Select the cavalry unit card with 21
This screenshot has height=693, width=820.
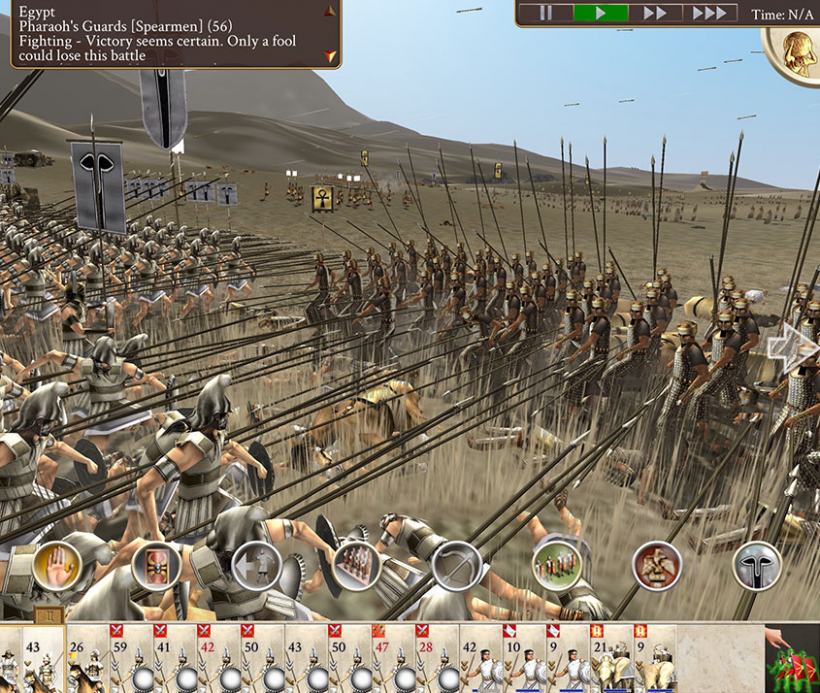(610, 660)
